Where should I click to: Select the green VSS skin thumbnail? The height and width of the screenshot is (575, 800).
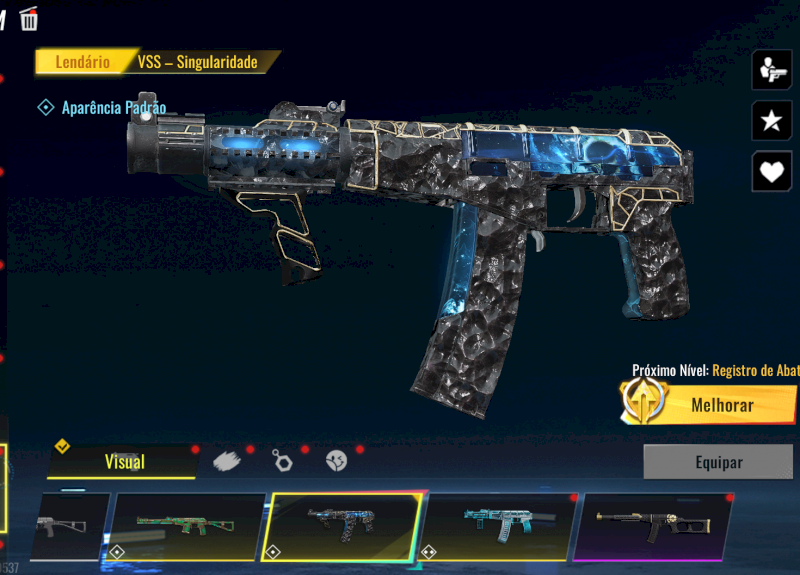pyautogui.click(x=189, y=526)
